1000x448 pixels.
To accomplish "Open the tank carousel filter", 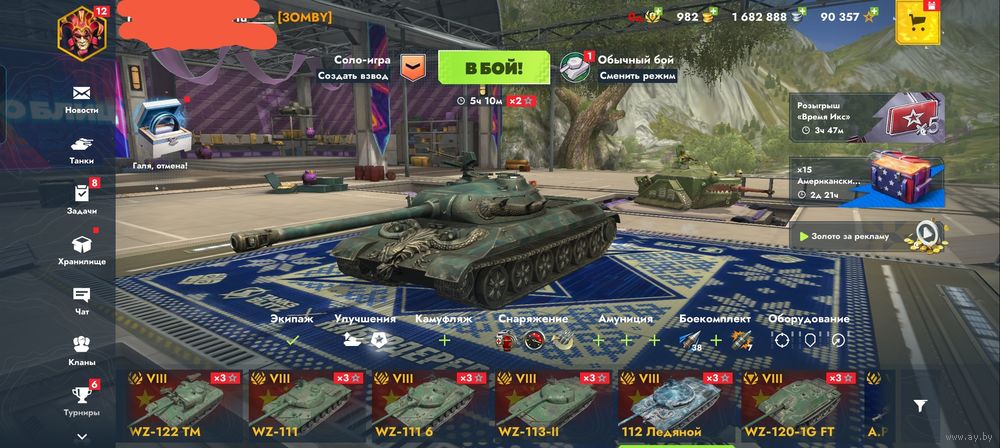I will 920,405.
